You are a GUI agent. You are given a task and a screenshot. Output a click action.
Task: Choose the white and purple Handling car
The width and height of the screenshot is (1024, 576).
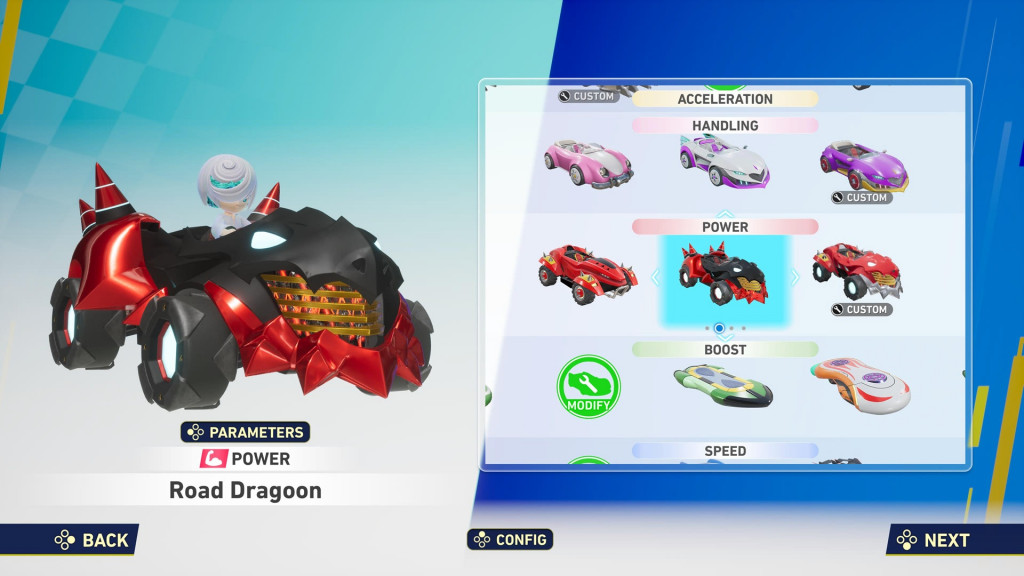[725, 161]
